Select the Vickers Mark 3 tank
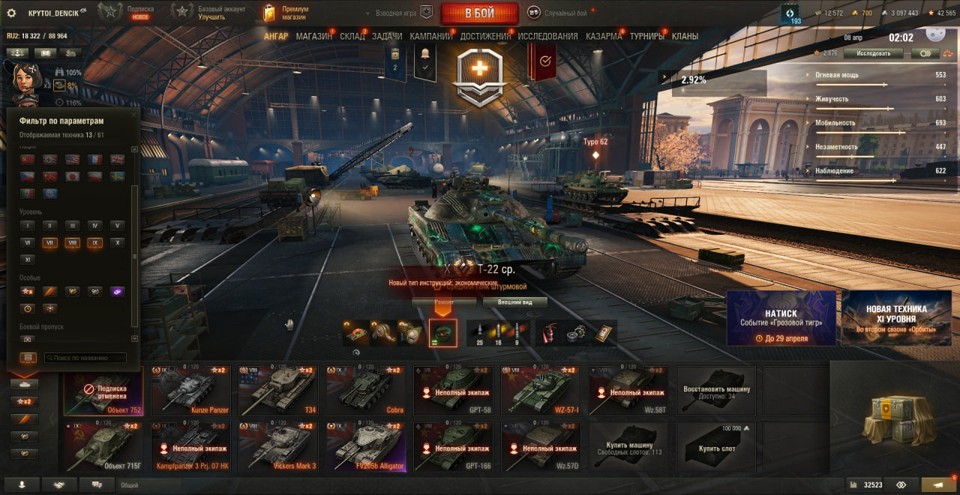The width and height of the screenshot is (960, 495). tap(277, 447)
